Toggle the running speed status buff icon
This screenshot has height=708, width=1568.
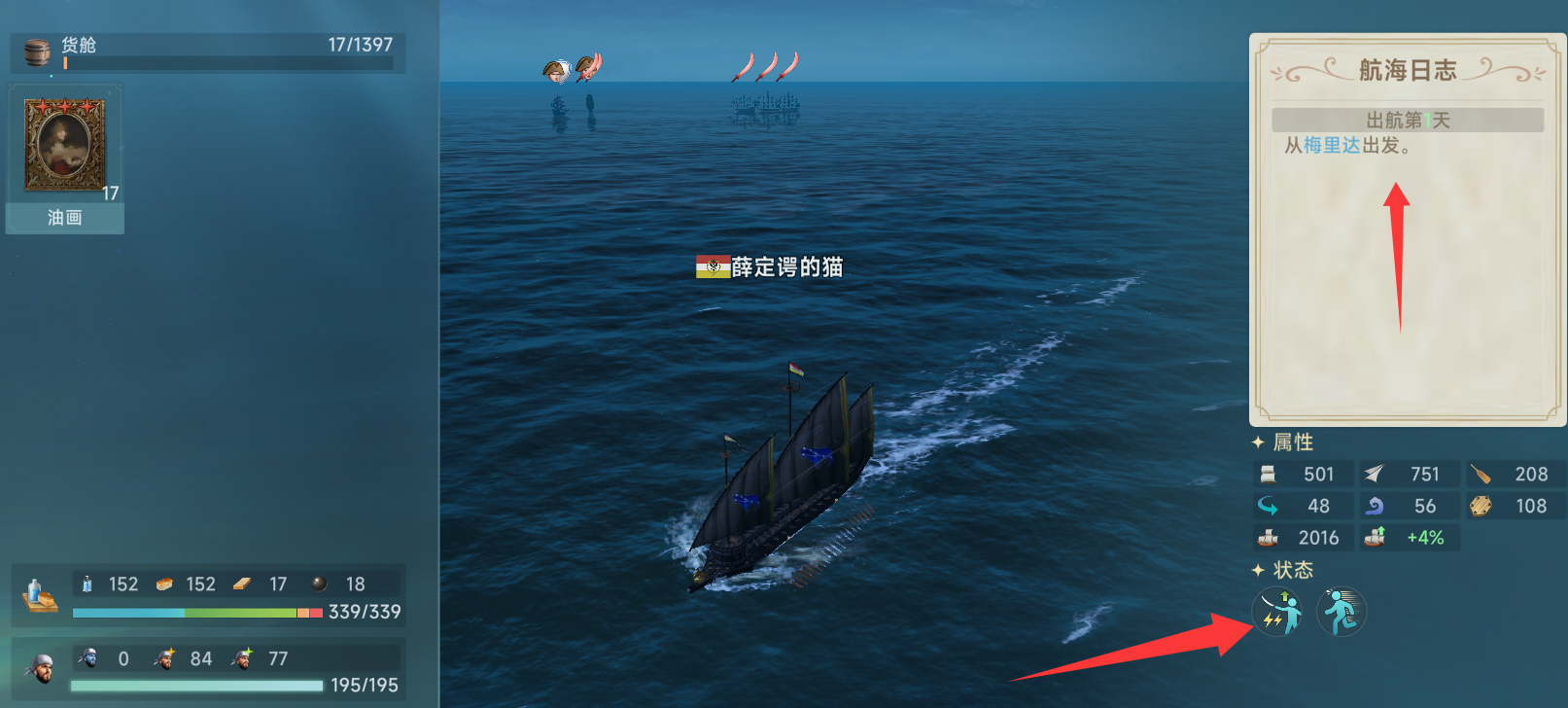1342,611
